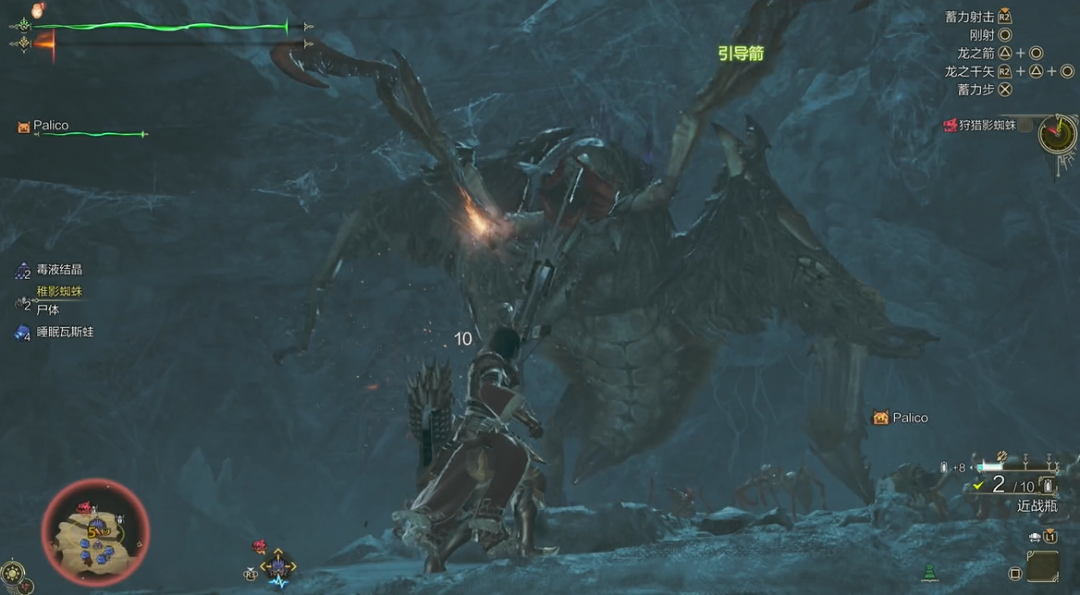Image resolution: width=1080 pixels, height=595 pixels.
Task: Select the quest objective 狩猎影蜘蛛
Action: [x=980, y=125]
